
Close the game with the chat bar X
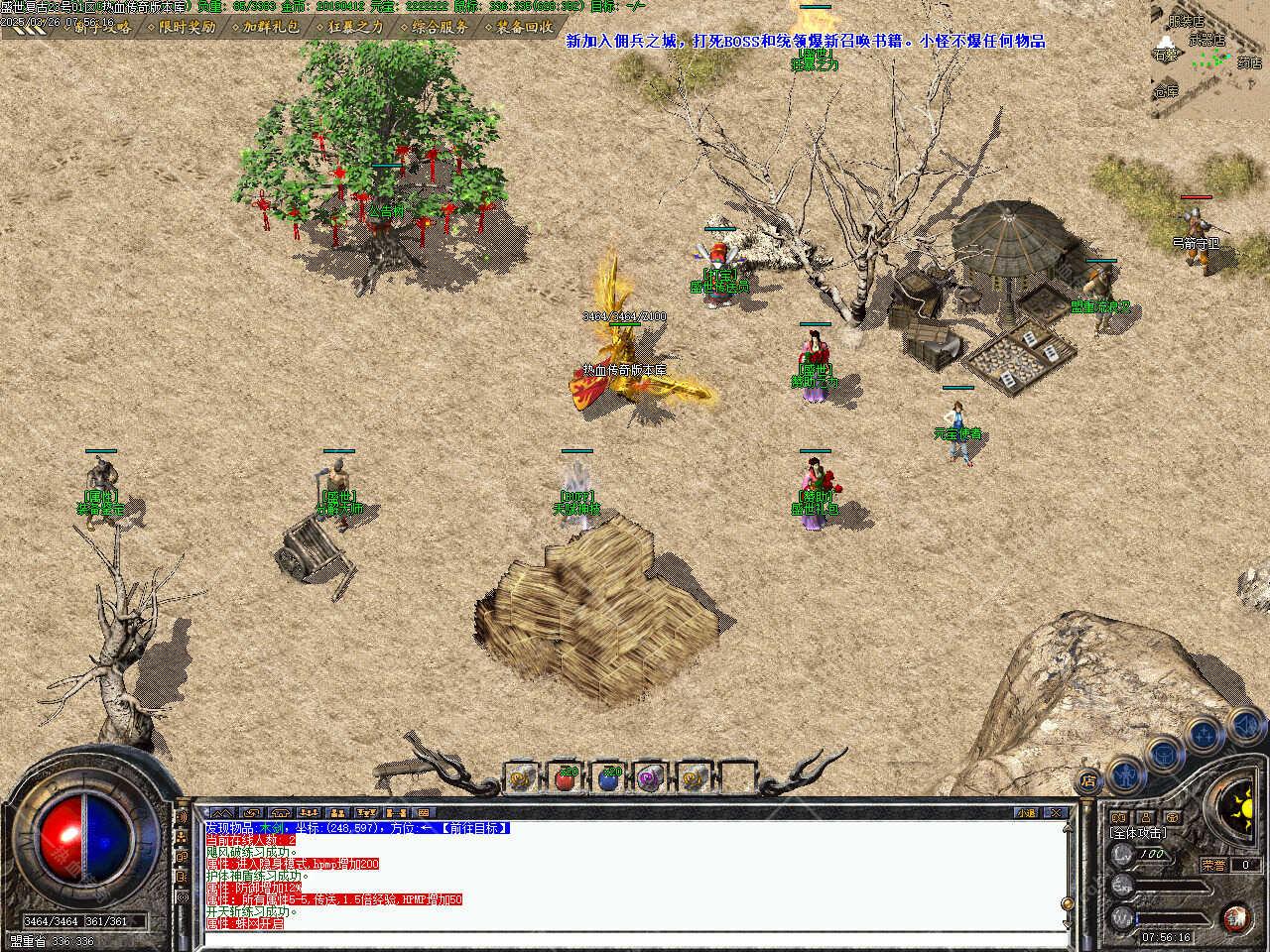click(1056, 813)
